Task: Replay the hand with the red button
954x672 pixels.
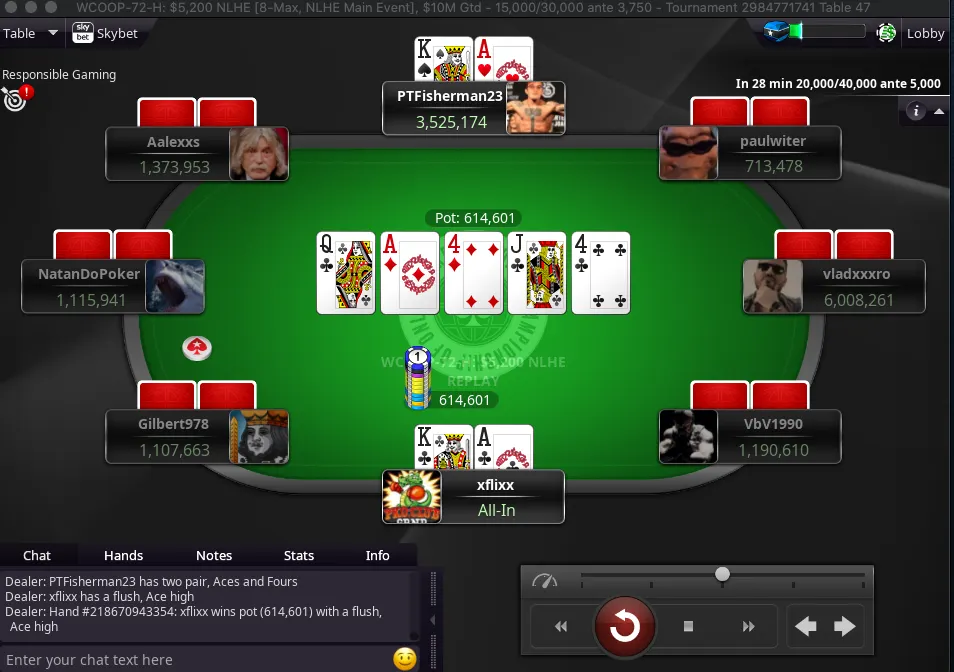Action: (625, 626)
